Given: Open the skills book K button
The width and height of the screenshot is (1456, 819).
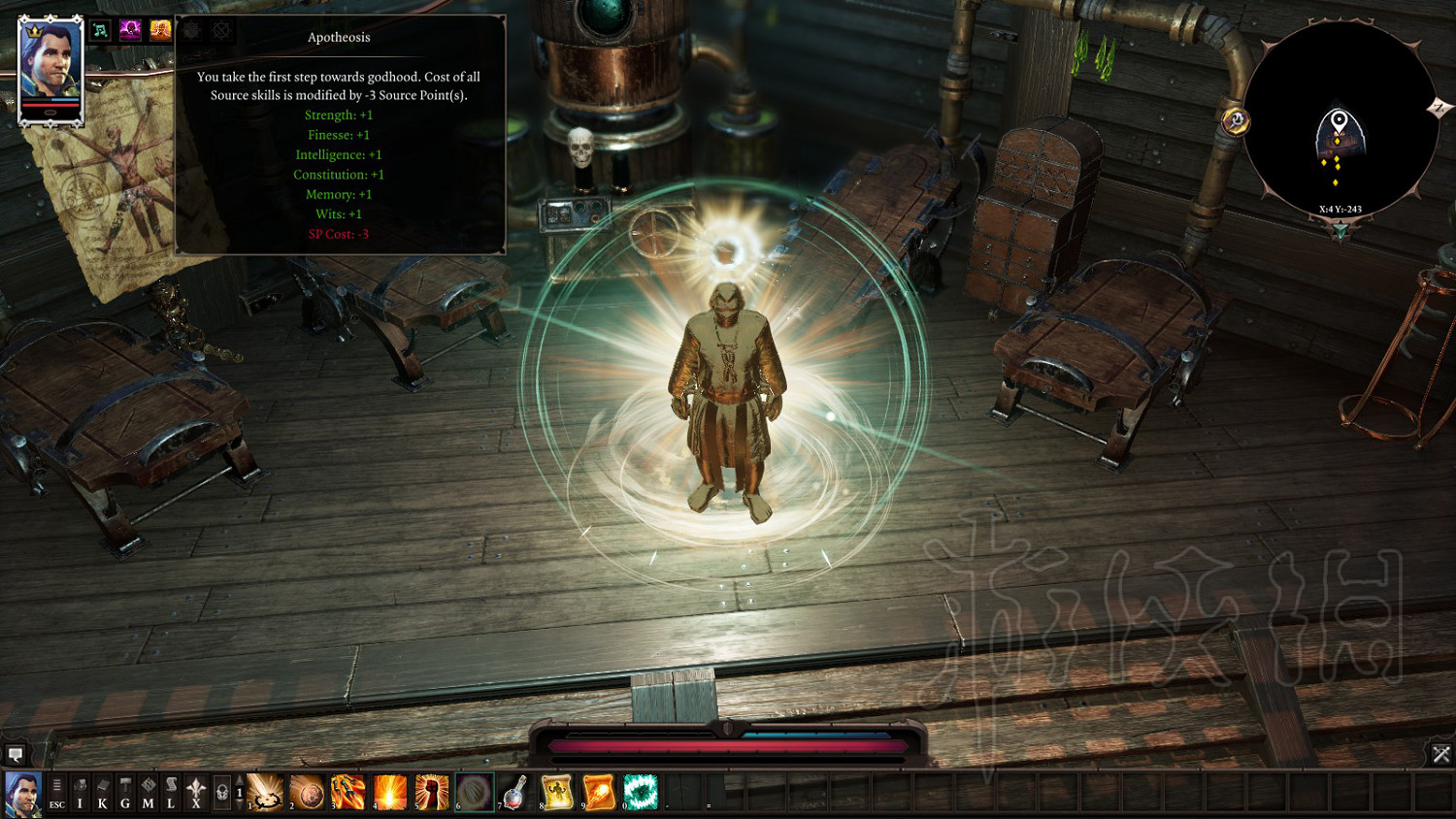Looking at the screenshot, I should [x=103, y=793].
